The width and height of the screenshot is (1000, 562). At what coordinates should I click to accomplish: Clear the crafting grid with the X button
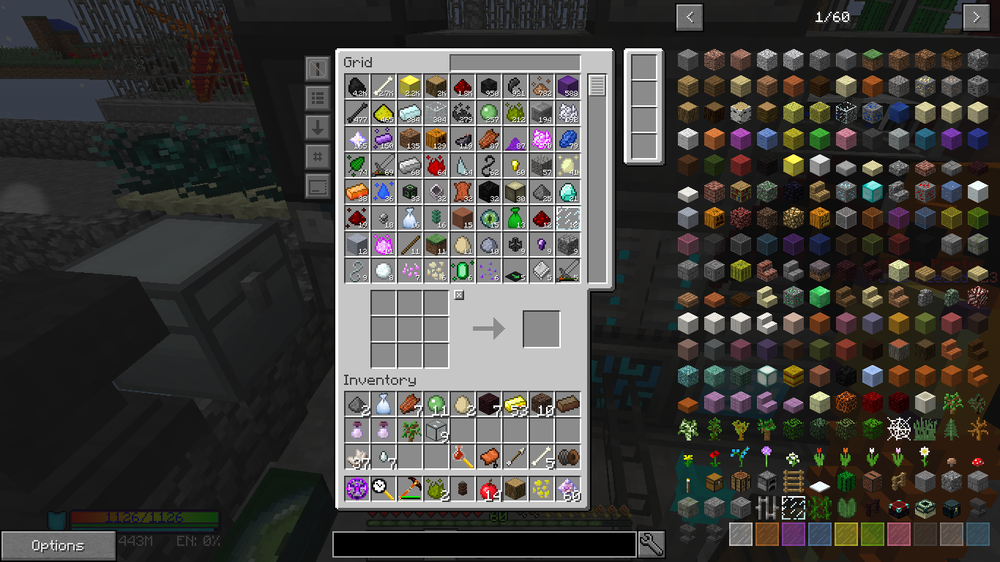tap(458, 295)
